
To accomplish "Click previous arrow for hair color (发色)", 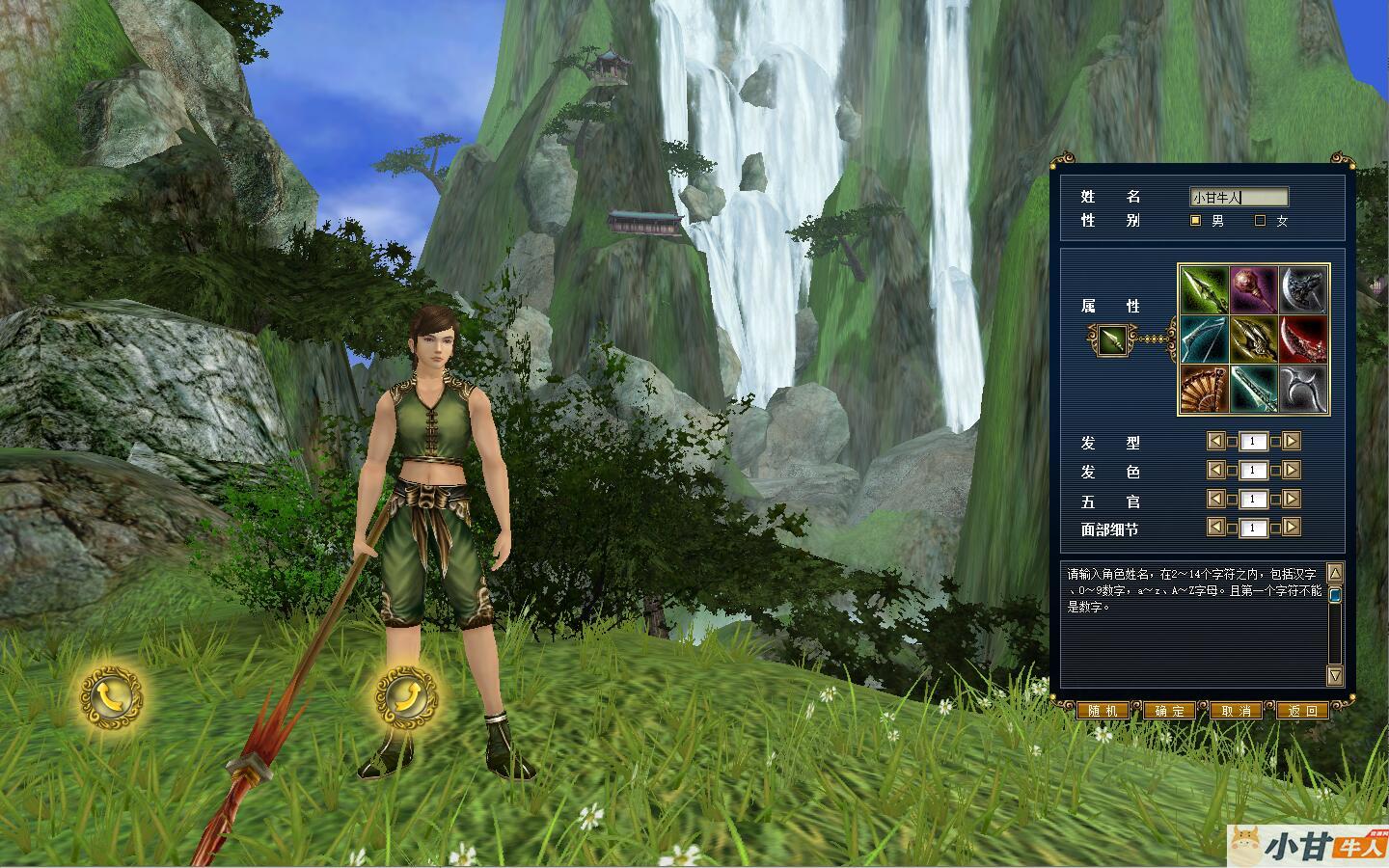I will click(x=1216, y=471).
